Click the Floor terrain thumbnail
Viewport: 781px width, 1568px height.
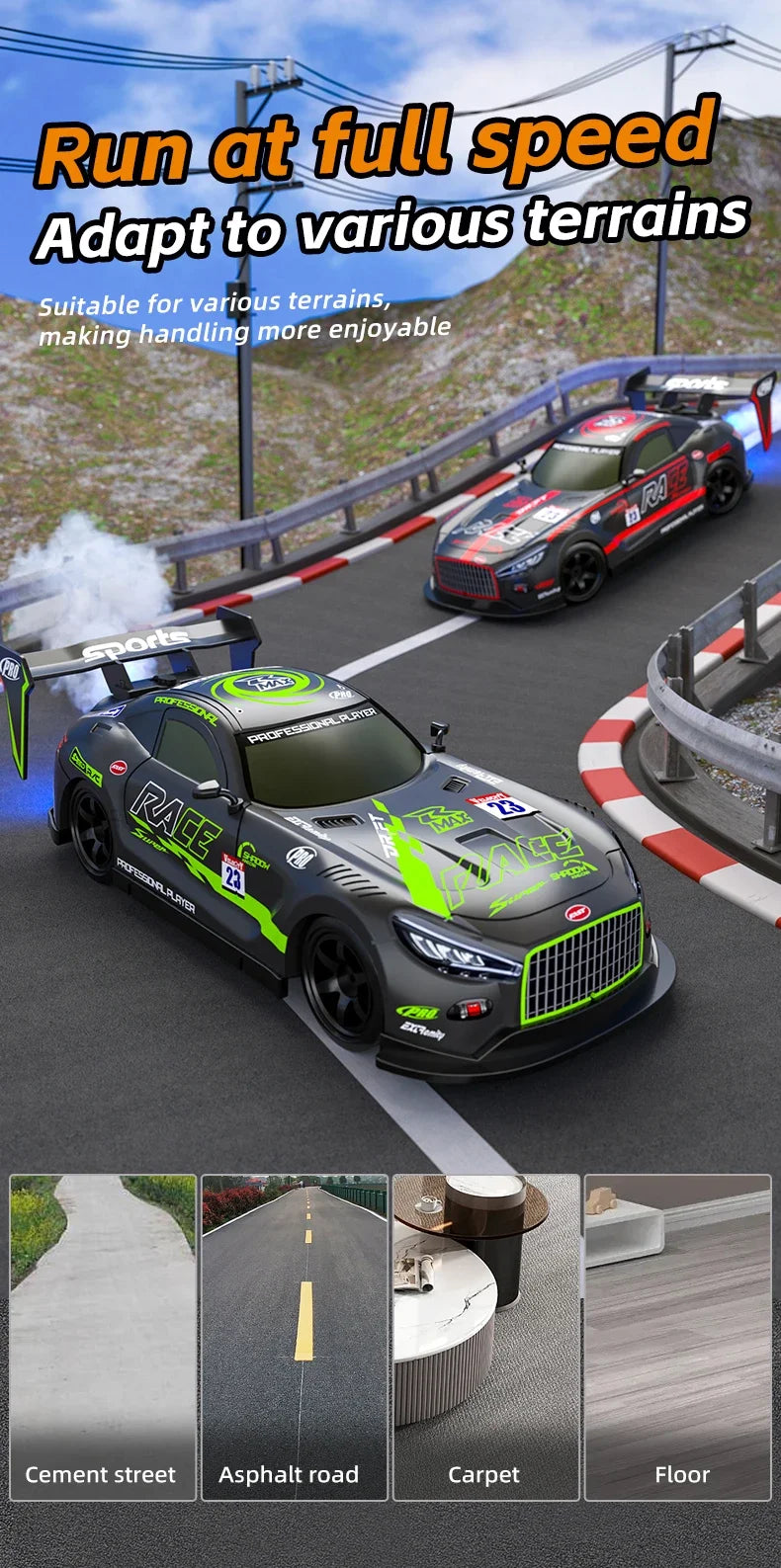(677, 1336)
